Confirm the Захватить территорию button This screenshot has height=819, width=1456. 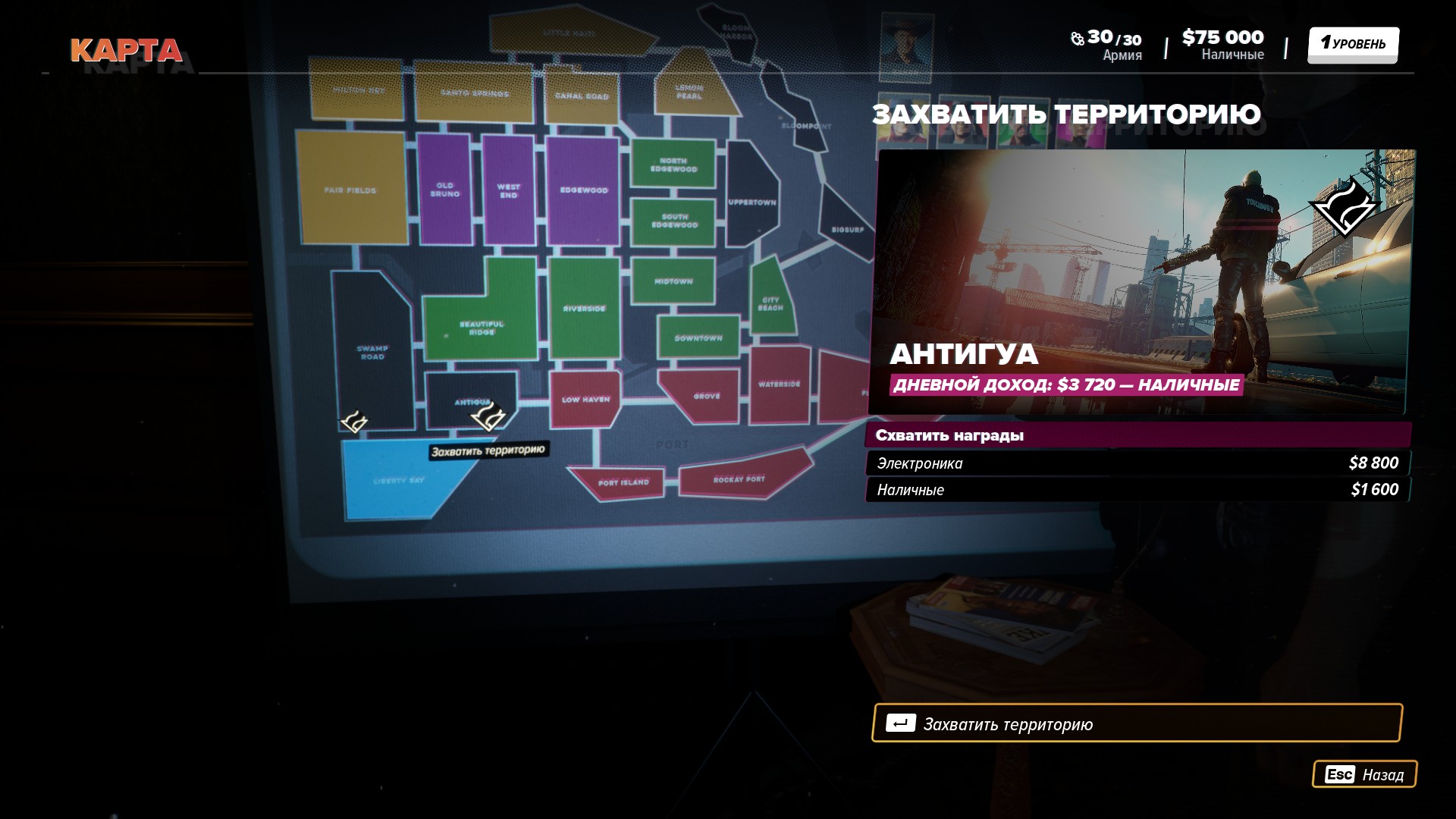[x=1136, y=723]
